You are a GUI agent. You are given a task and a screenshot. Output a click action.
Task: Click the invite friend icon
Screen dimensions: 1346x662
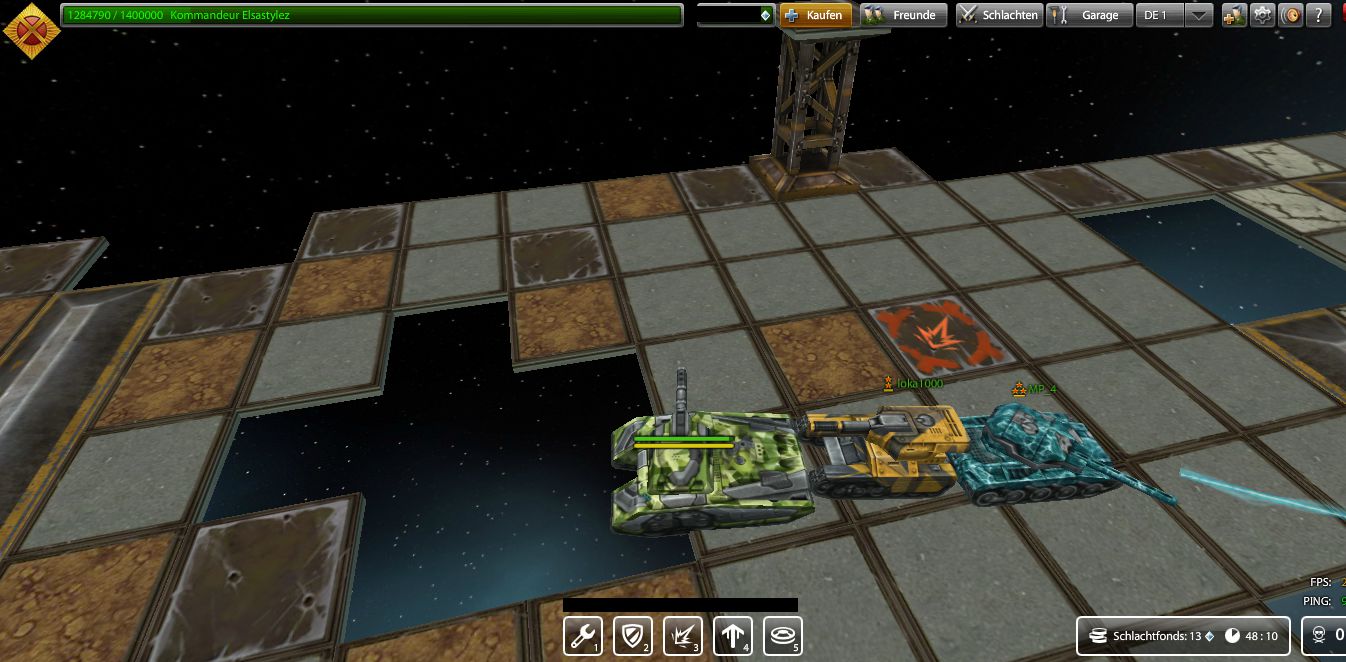click(x=1233, y=15)
